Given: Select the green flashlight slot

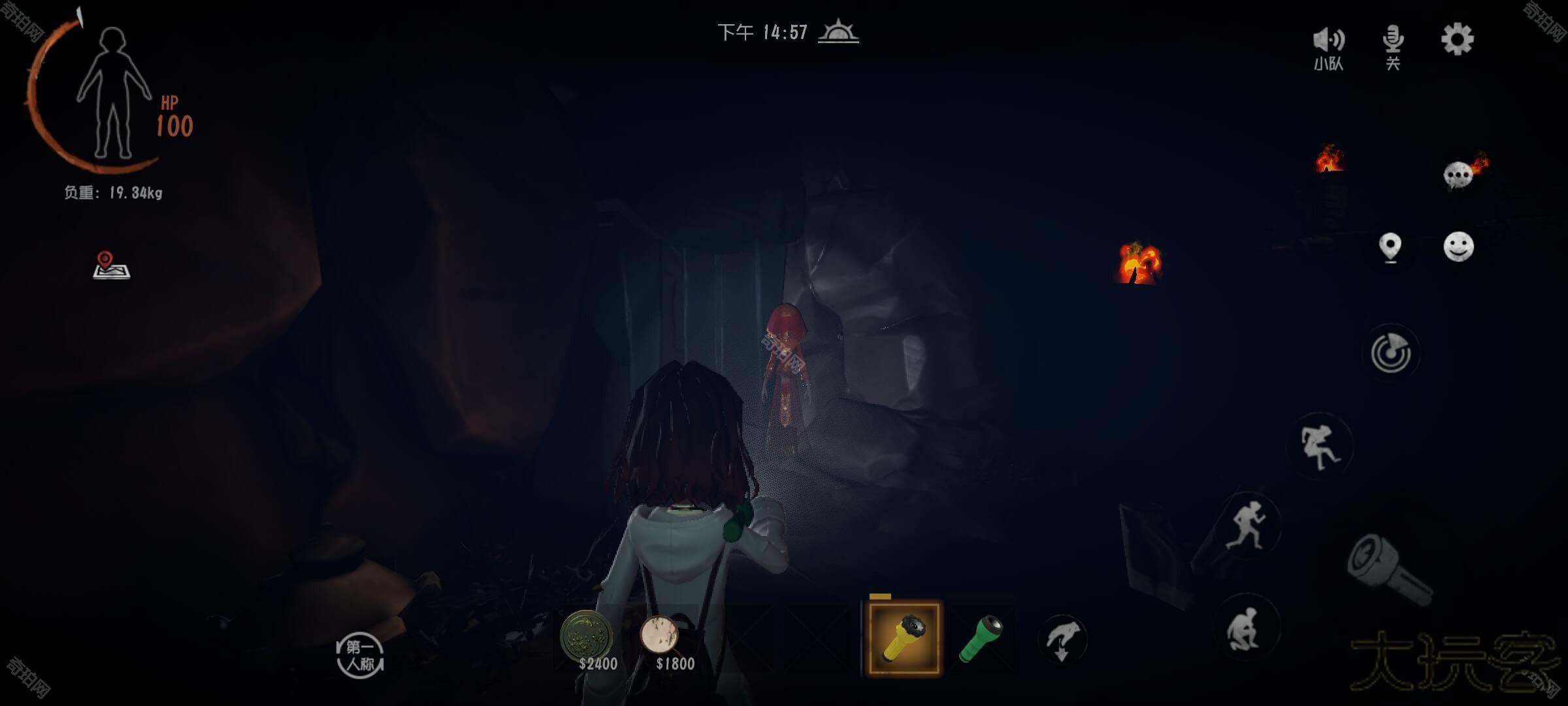Looking at the screenshot, I should click(x=980, y=638).
